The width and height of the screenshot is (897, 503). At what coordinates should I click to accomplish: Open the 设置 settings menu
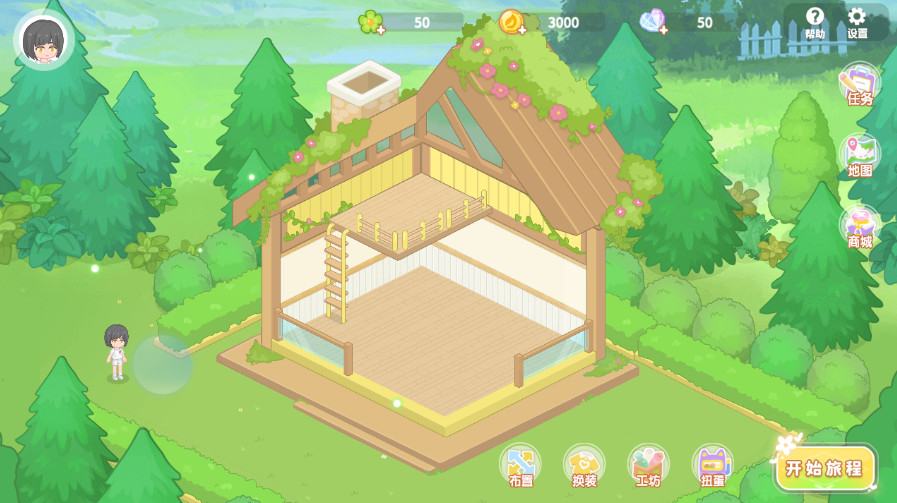(857, 21)
